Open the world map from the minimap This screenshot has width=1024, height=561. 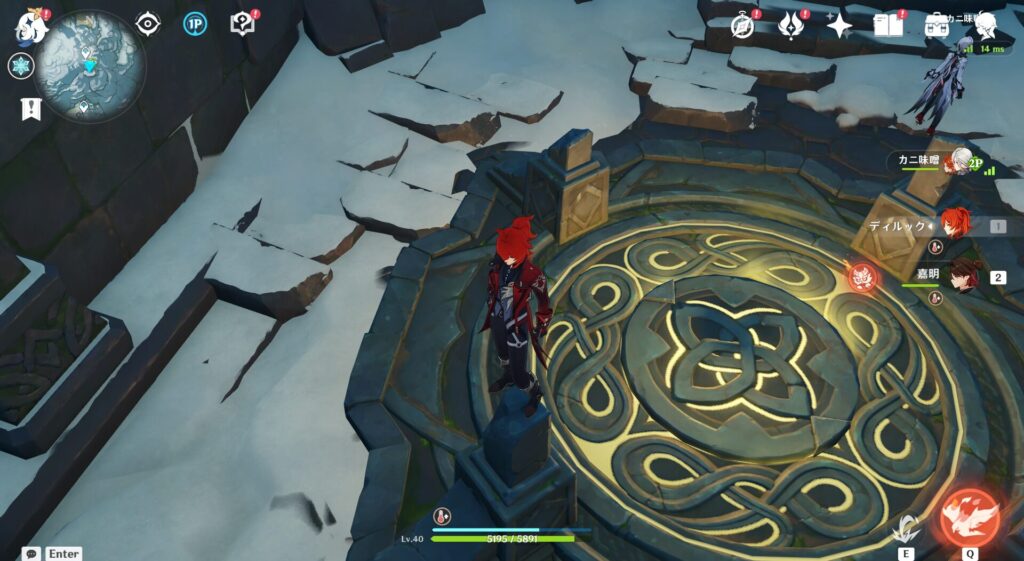[89, 67]
